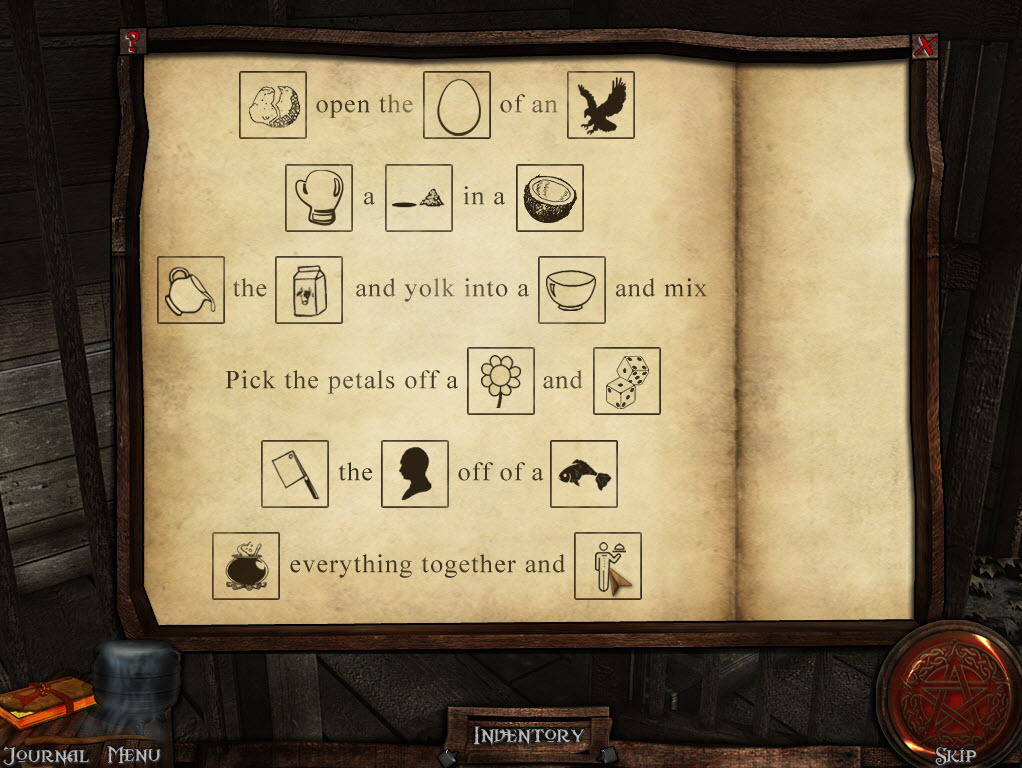The image size is (1022, 768).
Task: Select the flower picture tile
Action: click(x=501, y=381)
